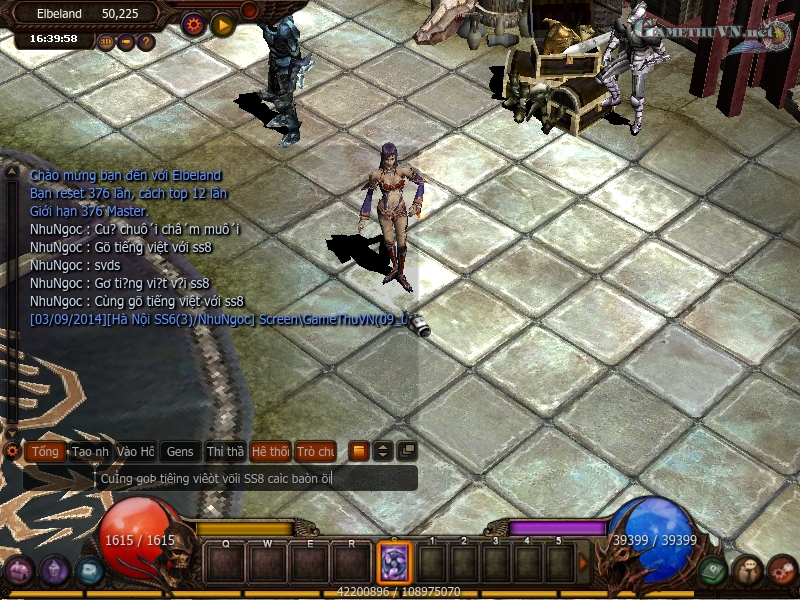Click the chat message input field
This screenshot has width=800, height=600.
[255, 479]
